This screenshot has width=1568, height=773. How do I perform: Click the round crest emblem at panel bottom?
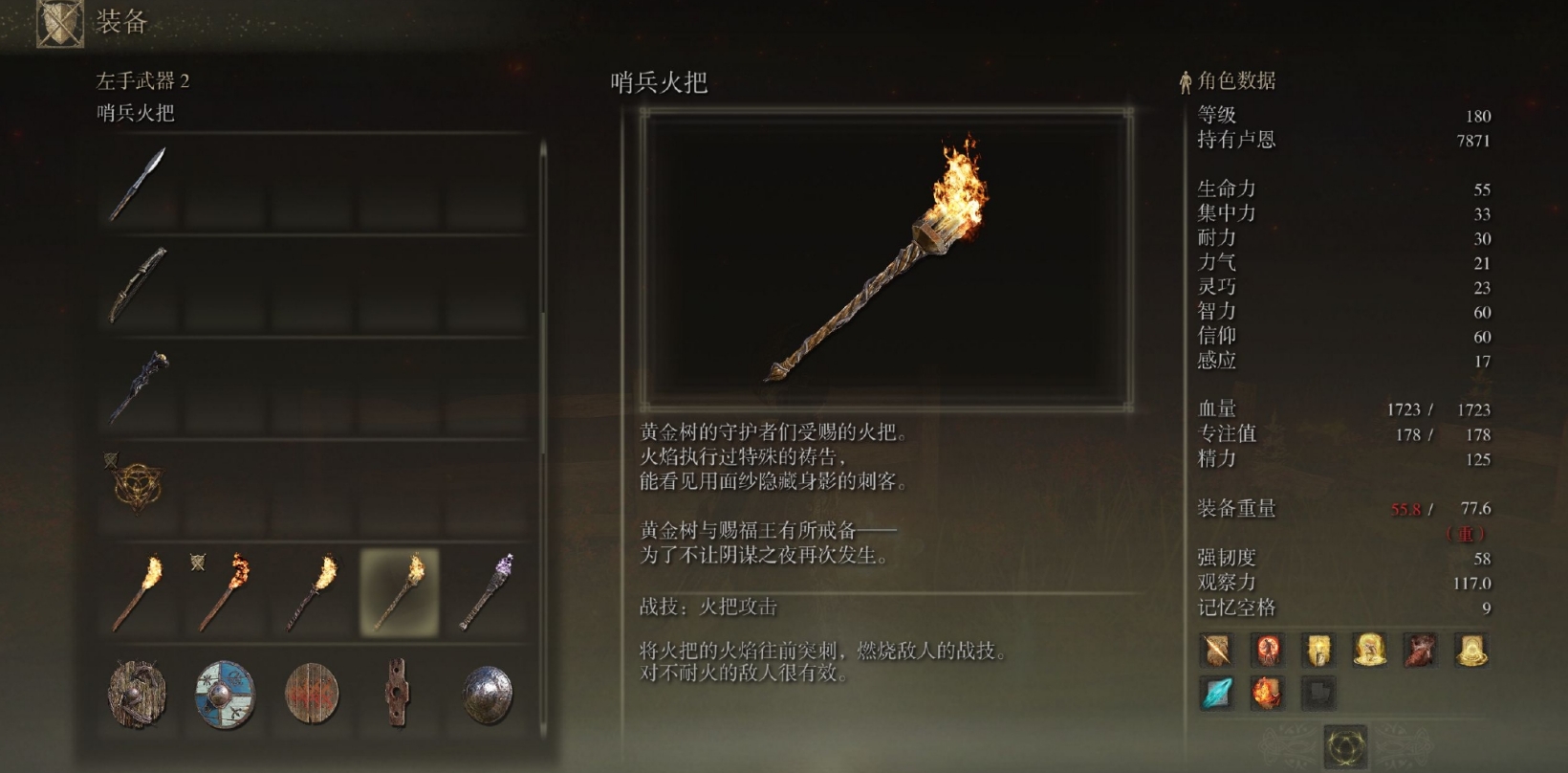point(1345,746)
